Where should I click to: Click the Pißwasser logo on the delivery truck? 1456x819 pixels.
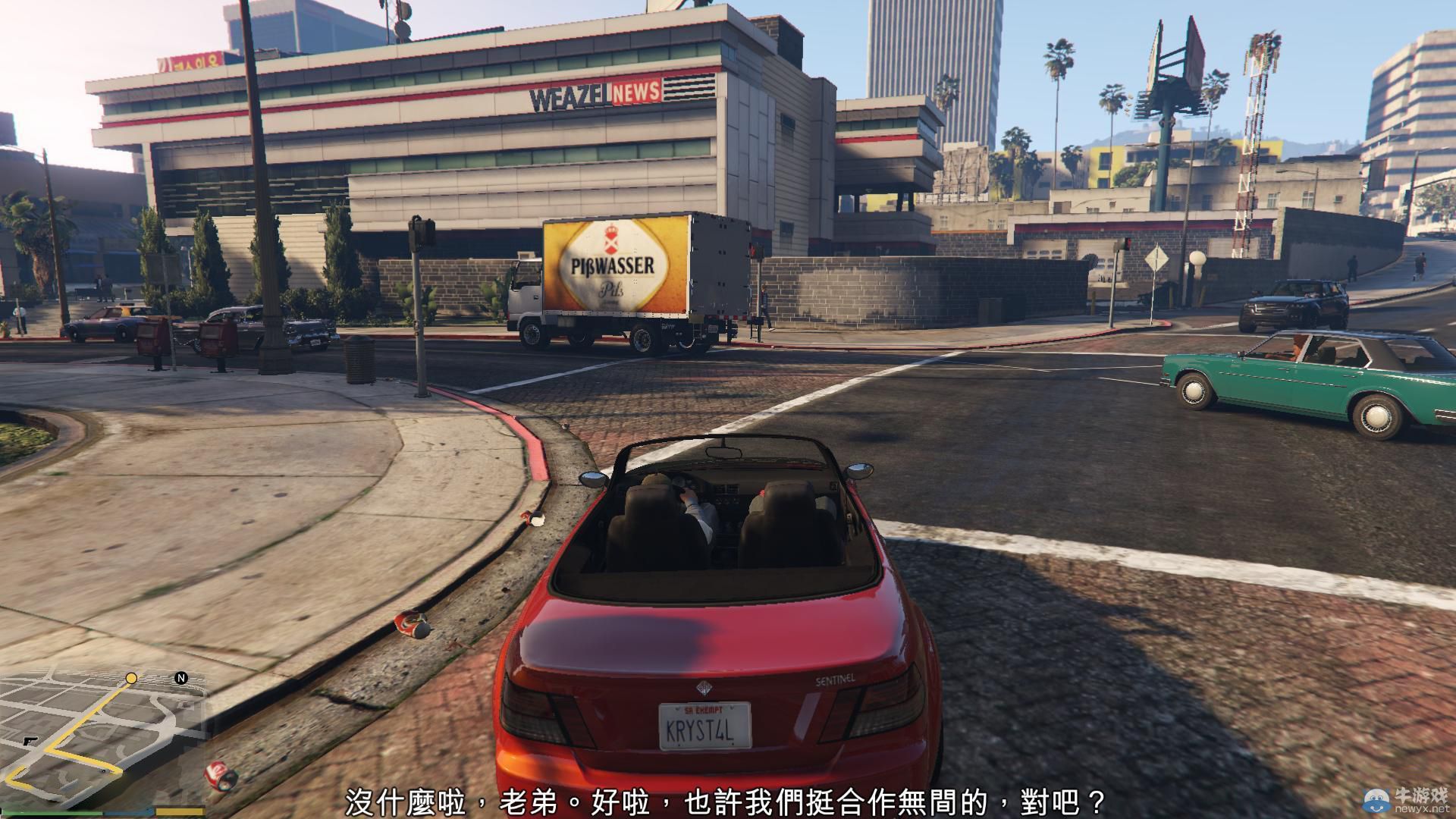[613, 262]
